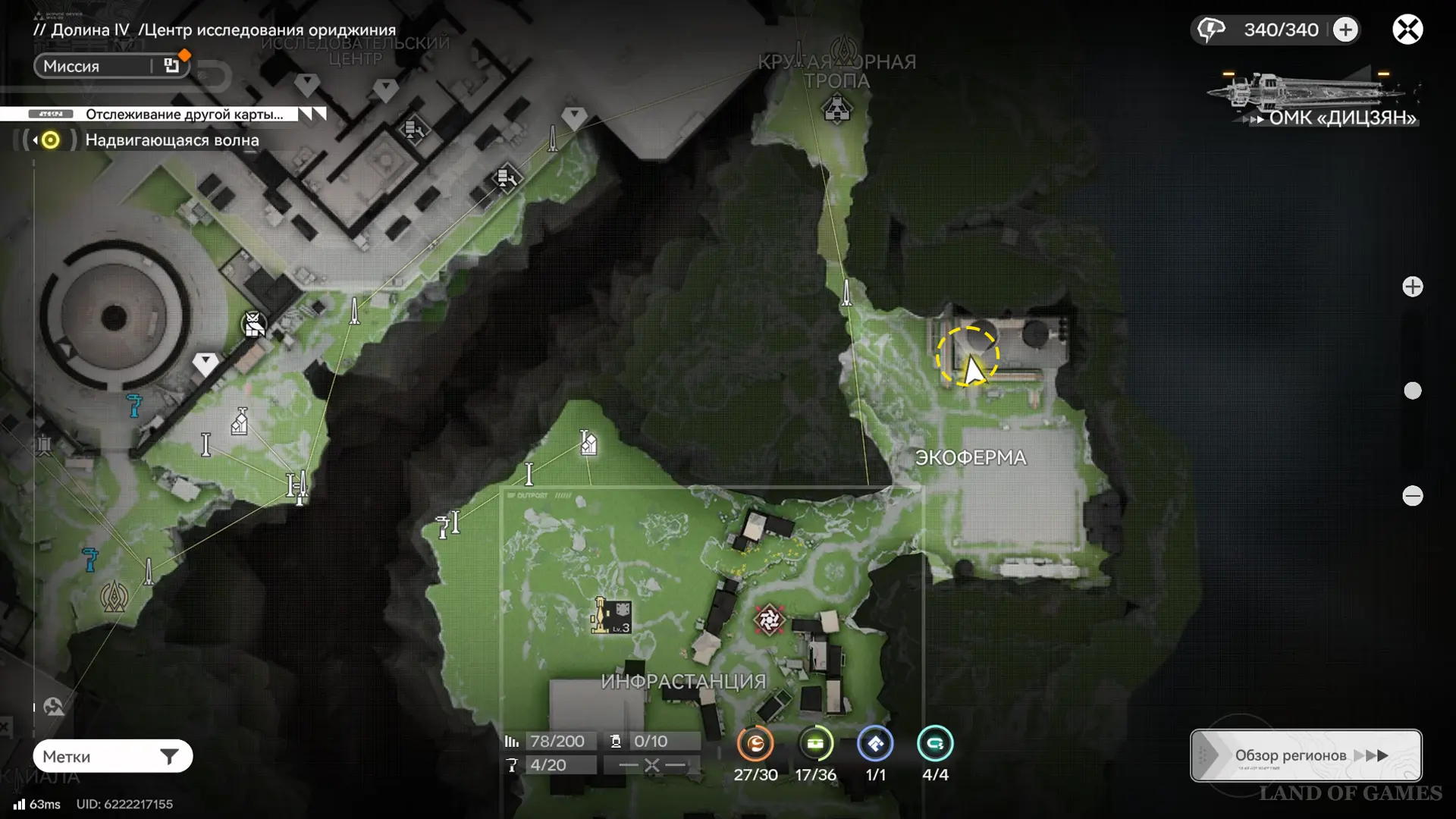Select the yellow-circled player location marker
Image resolution: width=1456 pixels, height=819 pixels.
tap(968, 357)
